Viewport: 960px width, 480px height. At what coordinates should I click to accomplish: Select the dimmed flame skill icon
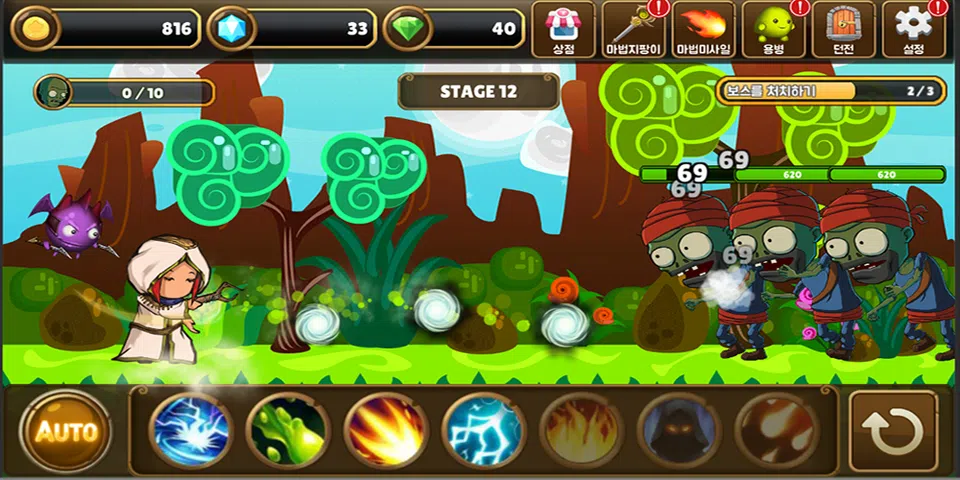click(x=581, y=431)
